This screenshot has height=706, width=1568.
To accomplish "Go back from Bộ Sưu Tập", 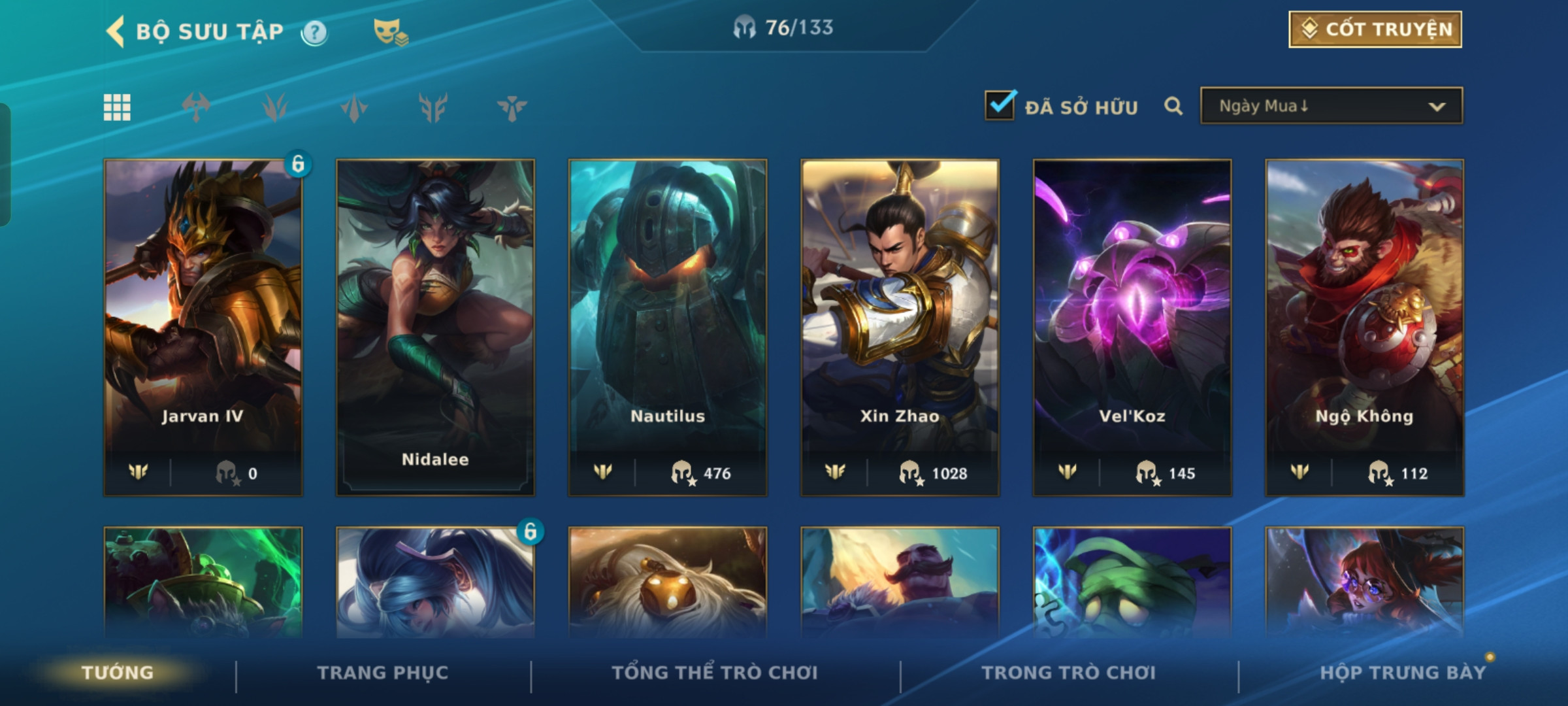I will pyautogui.click(x=116, y=31).
